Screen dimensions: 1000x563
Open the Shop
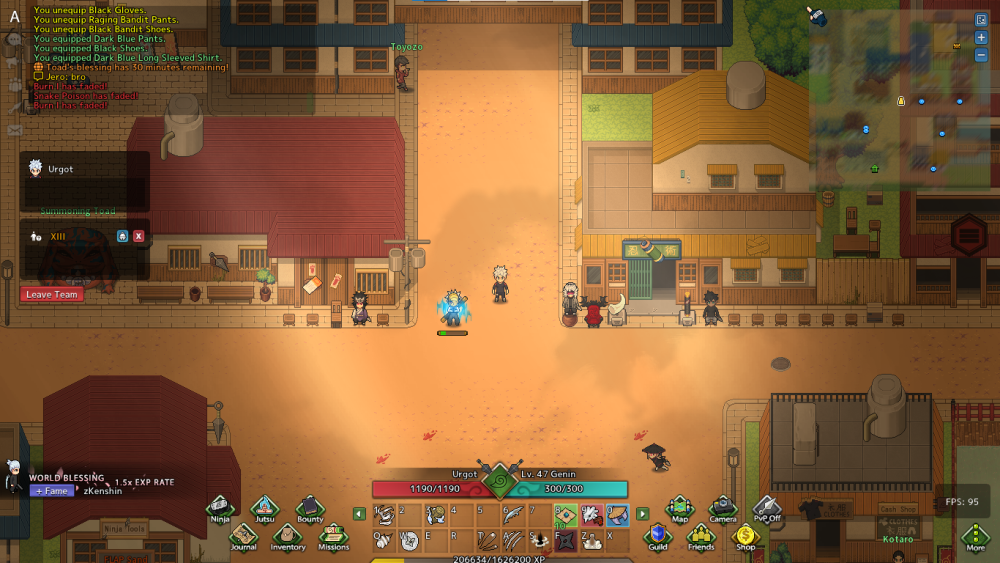746,537
